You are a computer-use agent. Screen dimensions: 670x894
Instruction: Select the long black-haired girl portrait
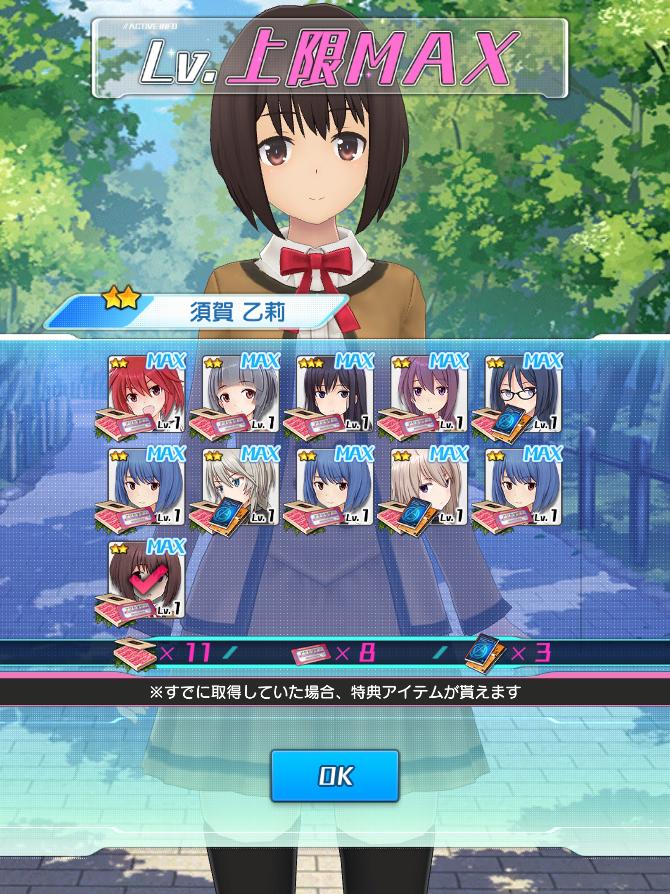(334, 393)
